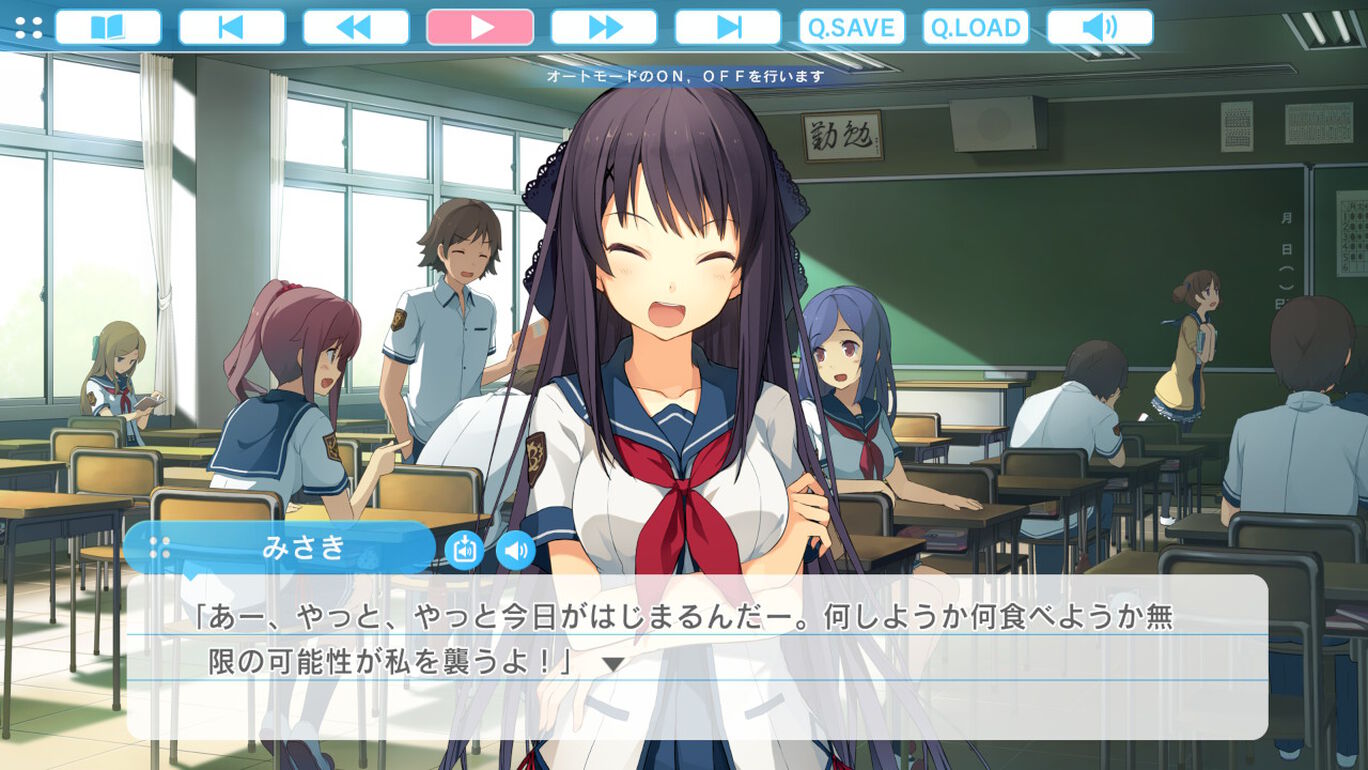Screen dimensions: 1368x770
Task: Click the round icon left of the voice speaker
Action: [x=464, y=549]
